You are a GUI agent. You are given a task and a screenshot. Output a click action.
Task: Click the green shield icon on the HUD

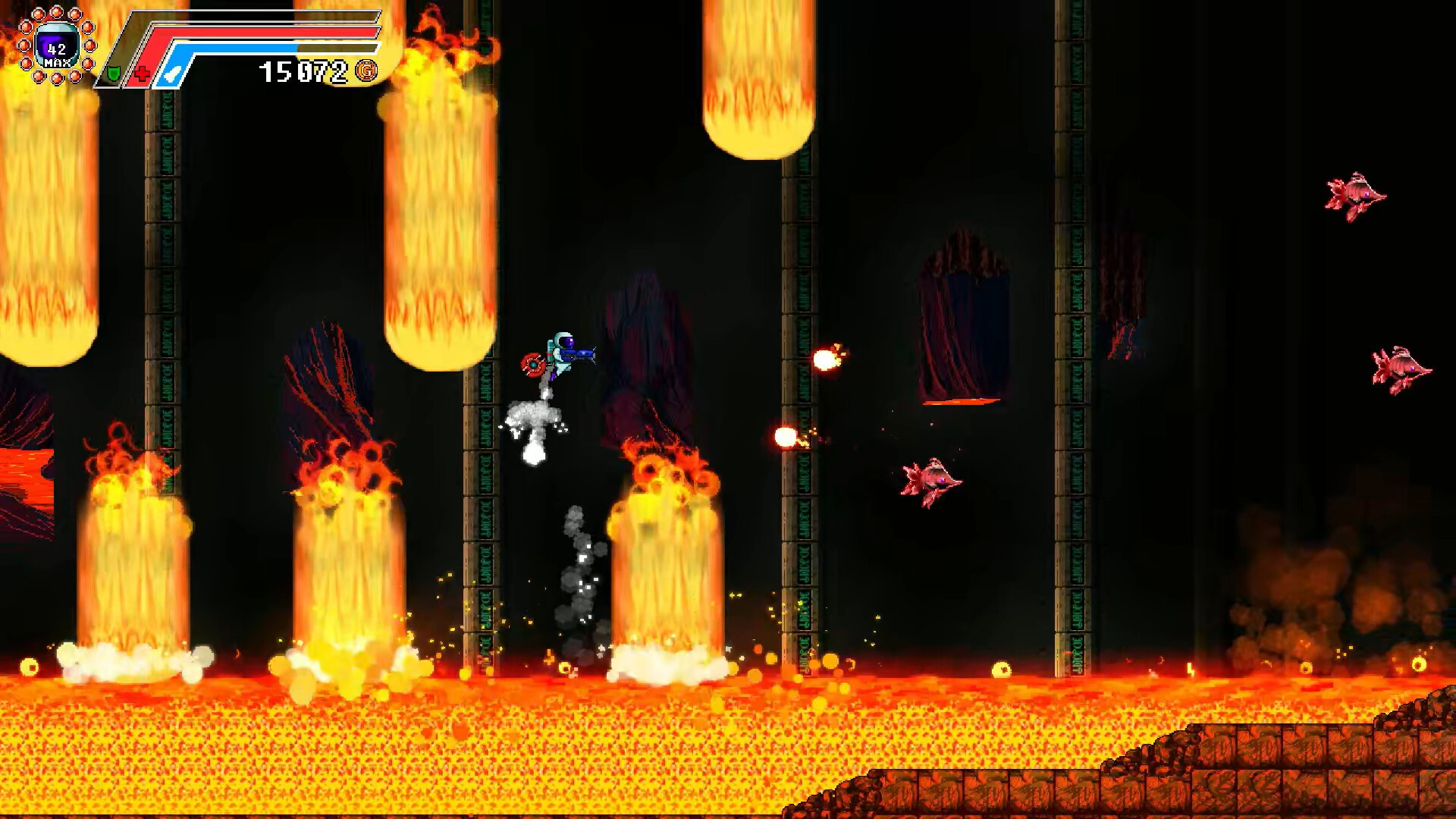113,76
